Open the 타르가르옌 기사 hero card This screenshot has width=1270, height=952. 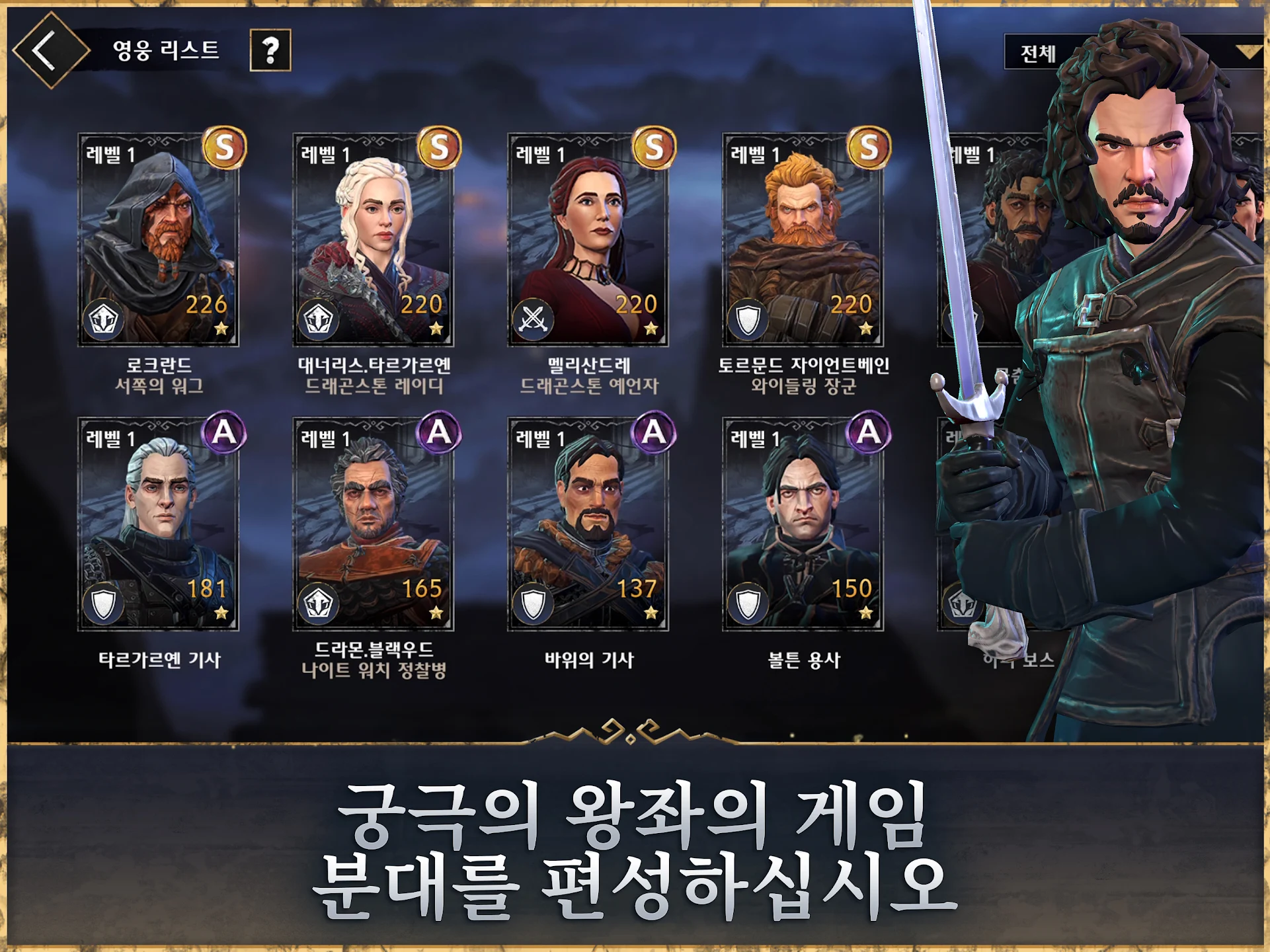[x=159, y=524]
